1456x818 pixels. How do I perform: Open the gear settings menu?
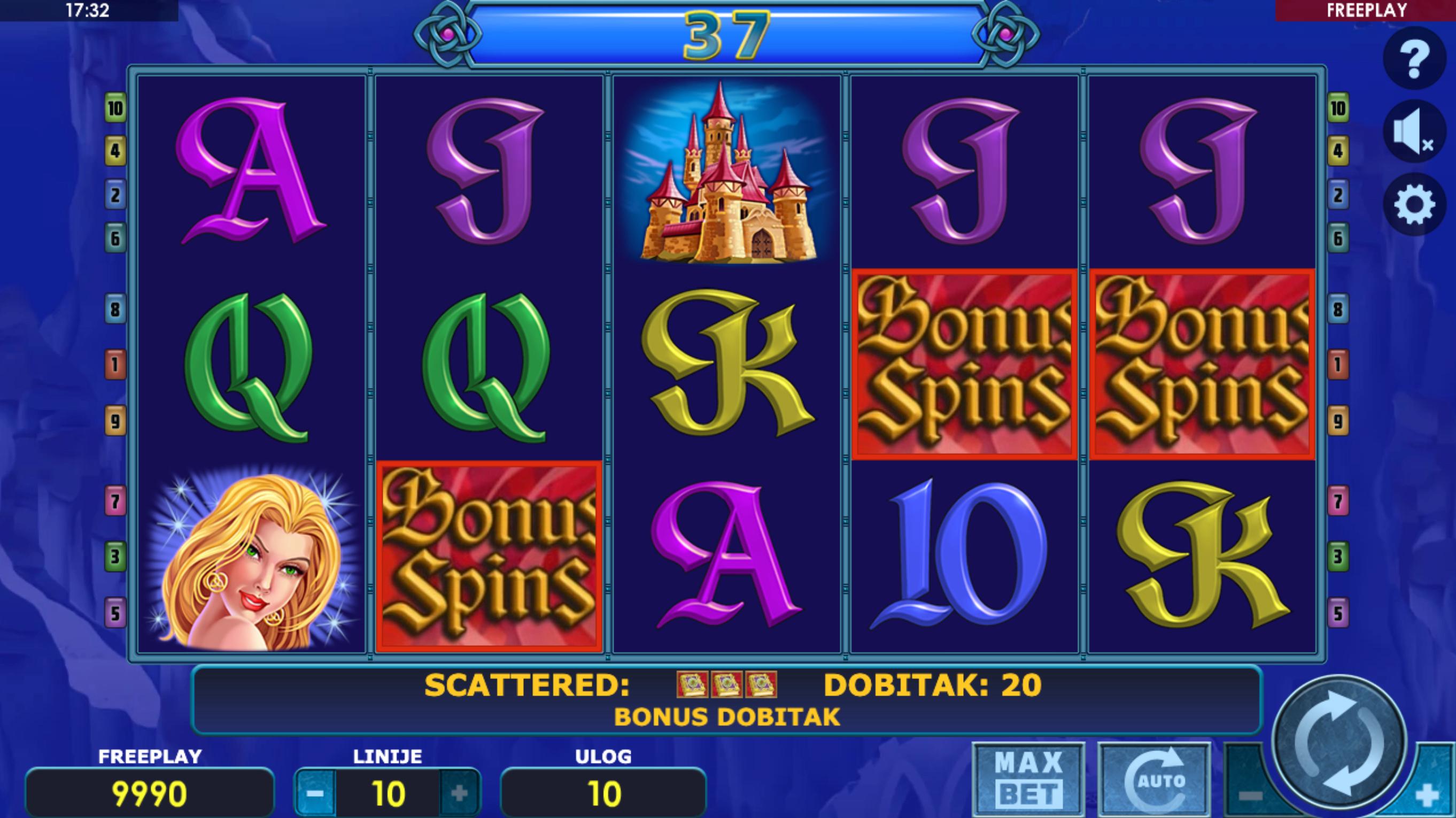pyautogui.click(x=1414, y=204)
